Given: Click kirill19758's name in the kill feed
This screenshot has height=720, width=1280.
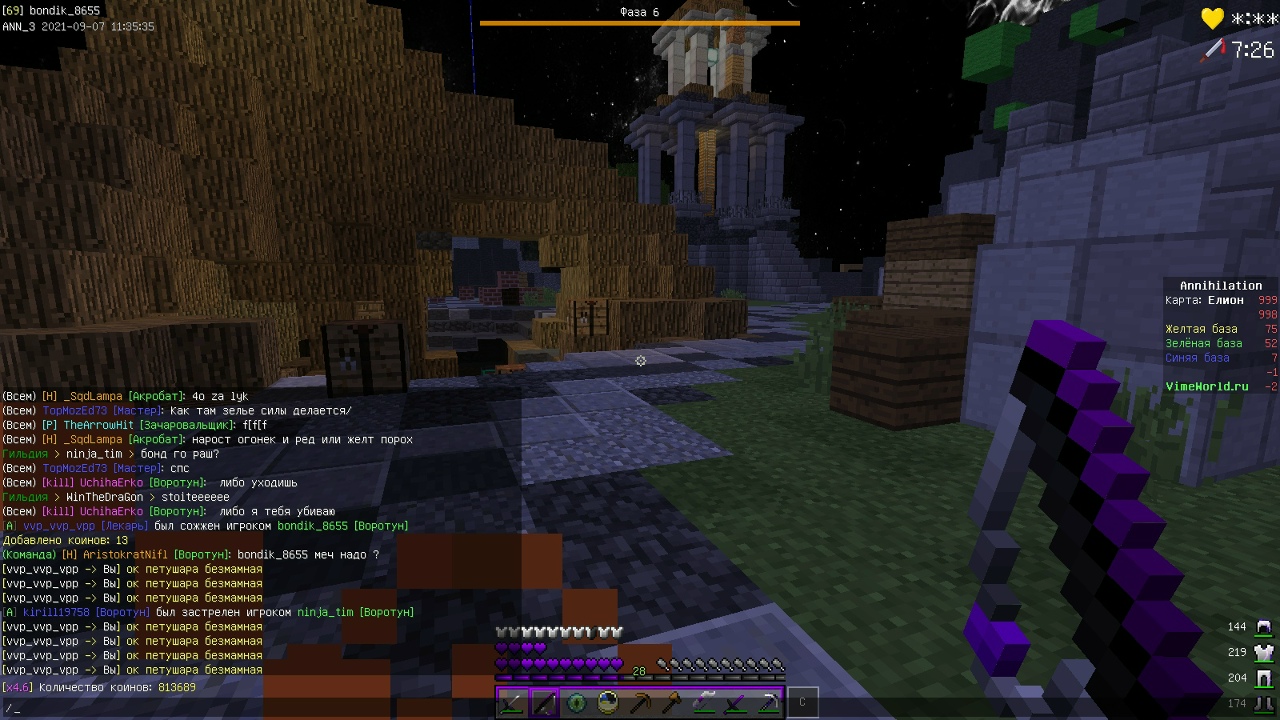Looking at the screenshot, I should [x=55, y=612].
